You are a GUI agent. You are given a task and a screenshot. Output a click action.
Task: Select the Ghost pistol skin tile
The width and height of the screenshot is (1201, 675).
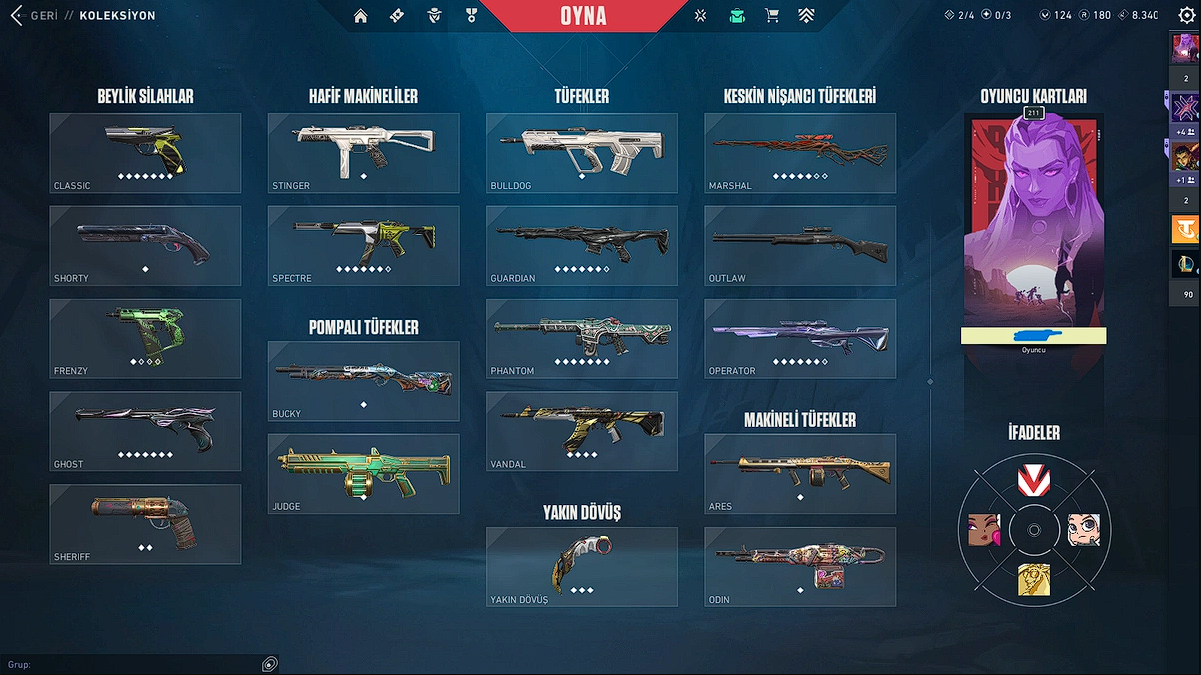click(x=145, y=431)
